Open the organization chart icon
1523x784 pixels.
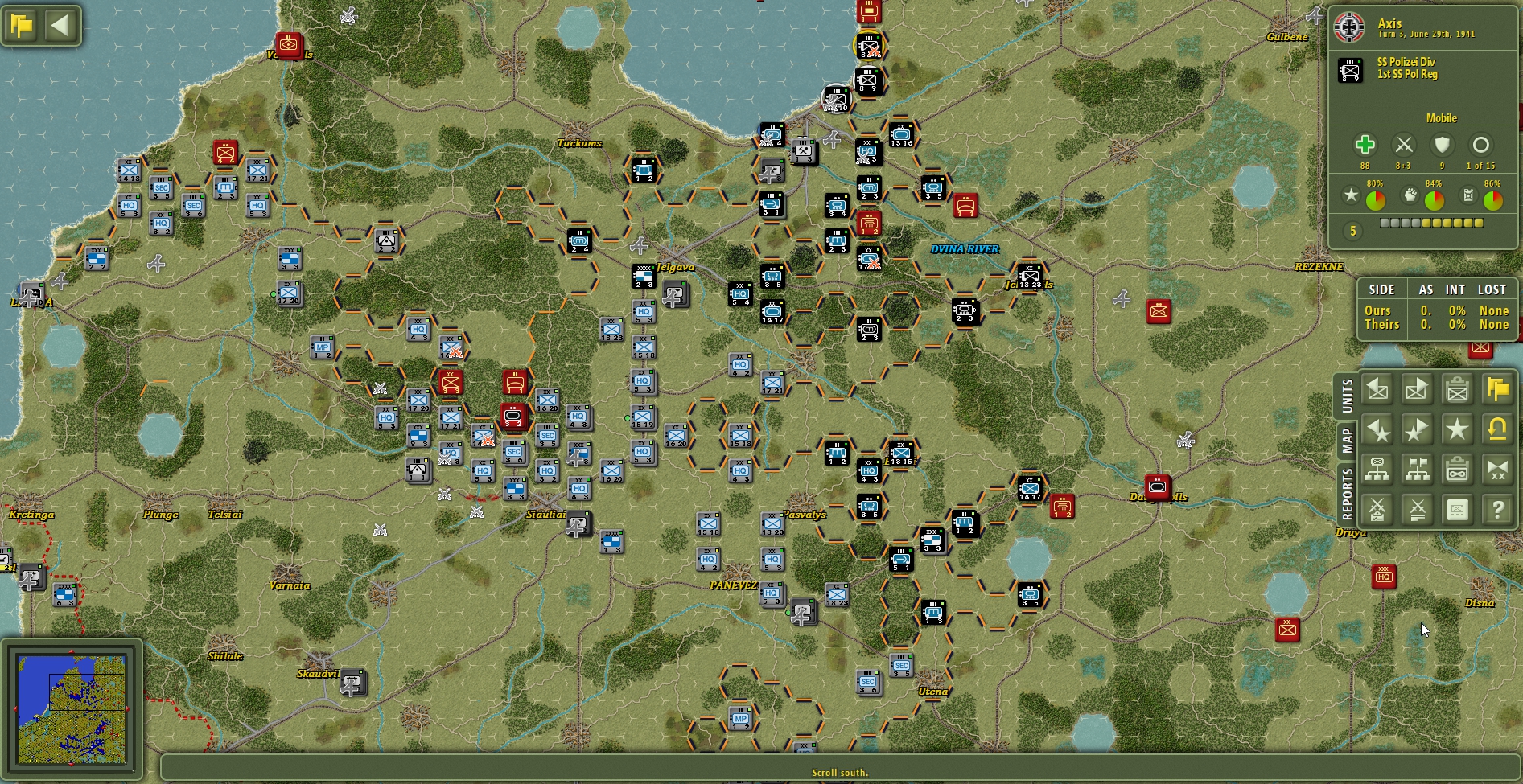point(1377,470)
